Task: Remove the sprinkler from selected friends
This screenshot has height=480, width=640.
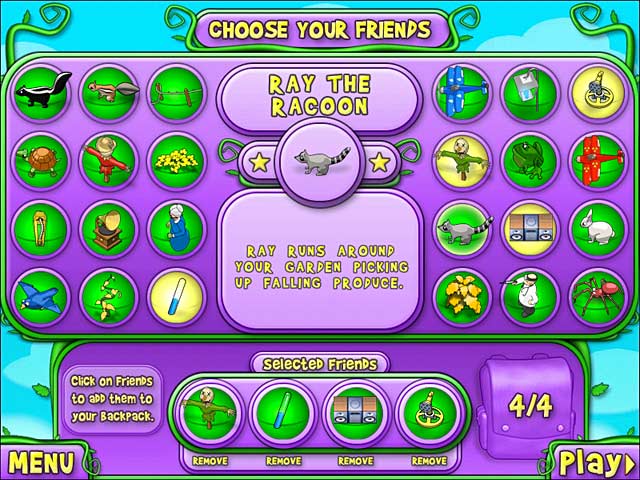Action: pyautogui.click(x=427, y=461)
